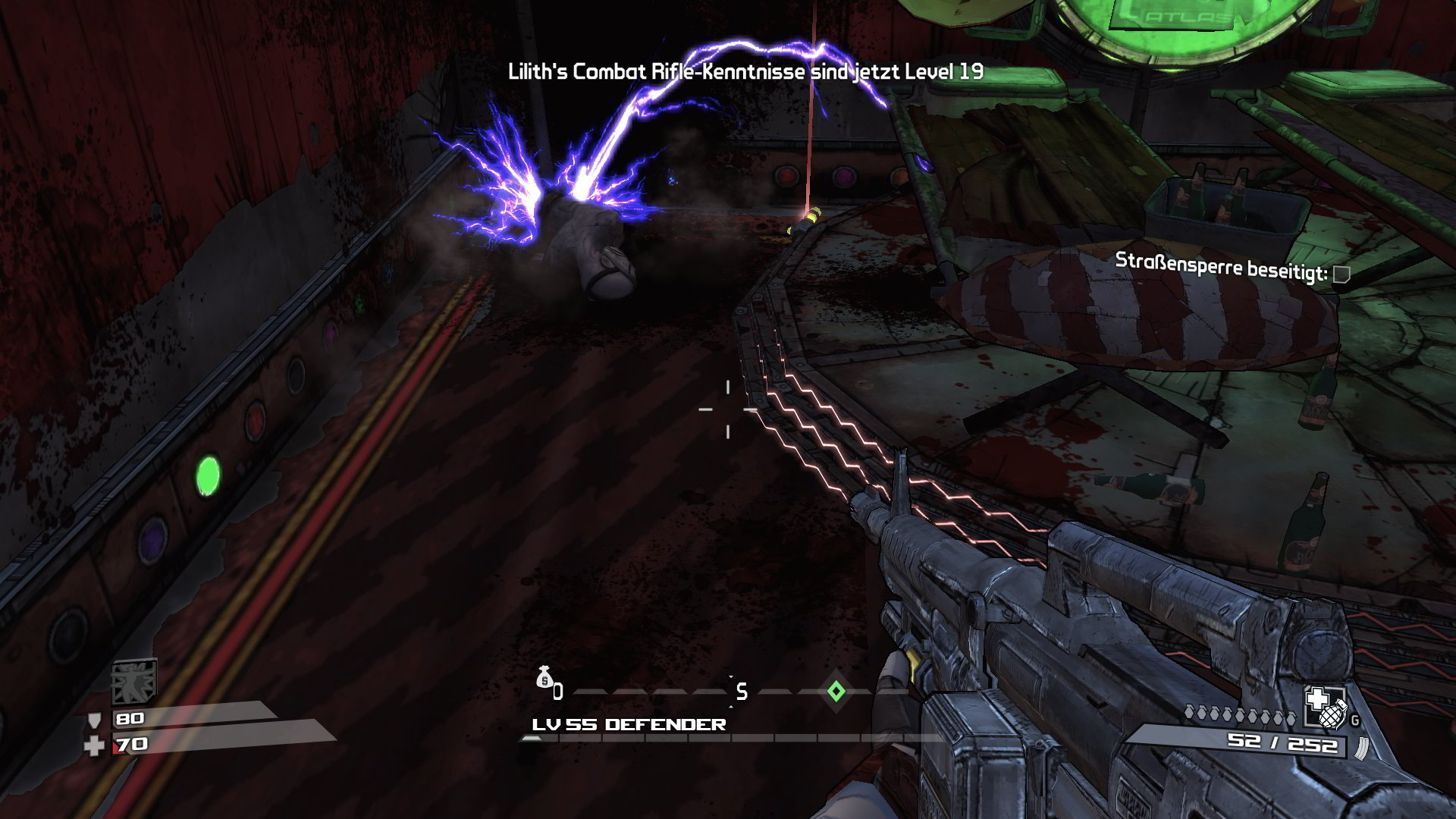1456x819 pixels.
Task: Click the green diamond waypoint on compass
Action: click(836, 691)
